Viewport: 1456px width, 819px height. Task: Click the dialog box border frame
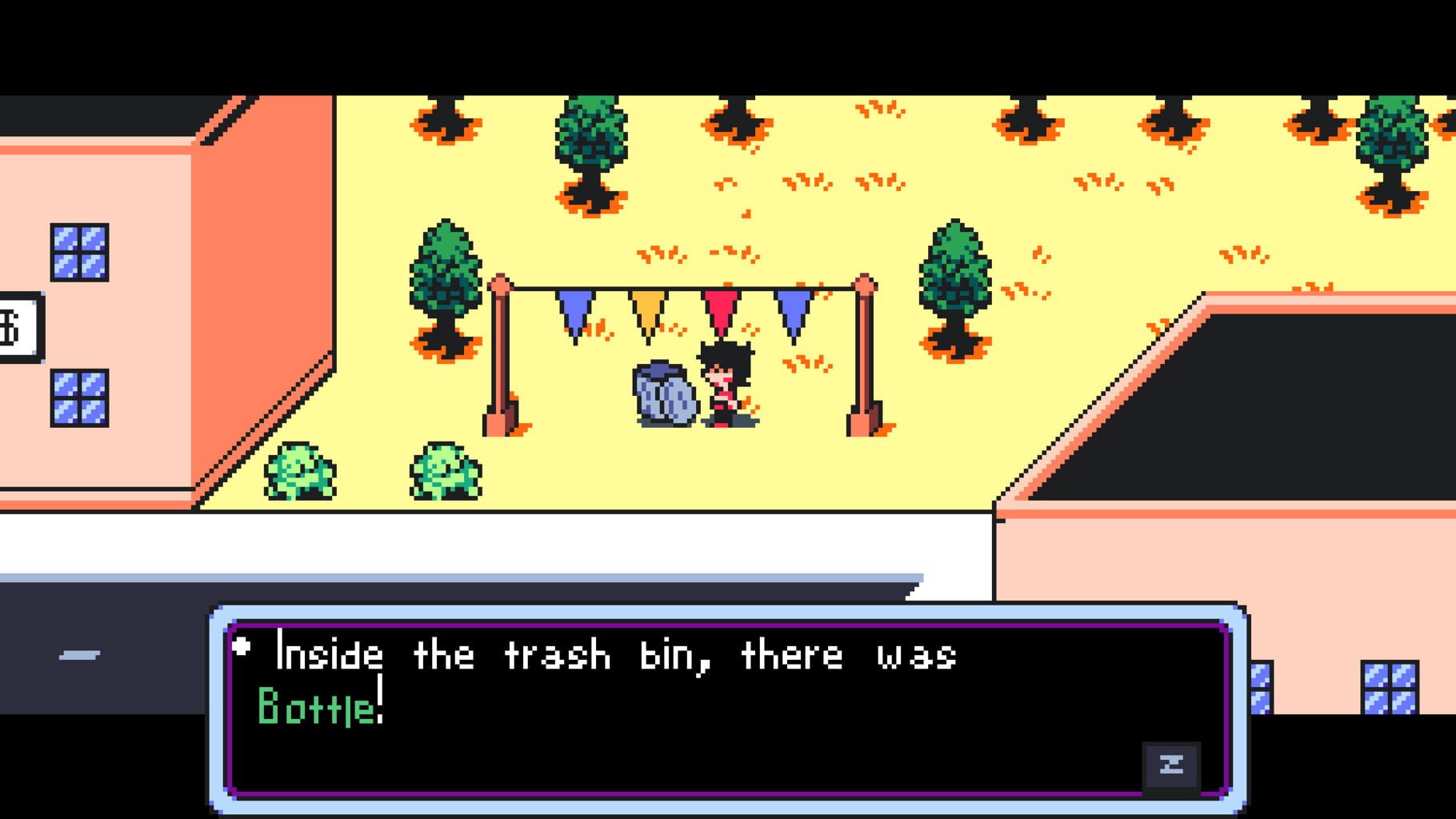click(720, 614)
